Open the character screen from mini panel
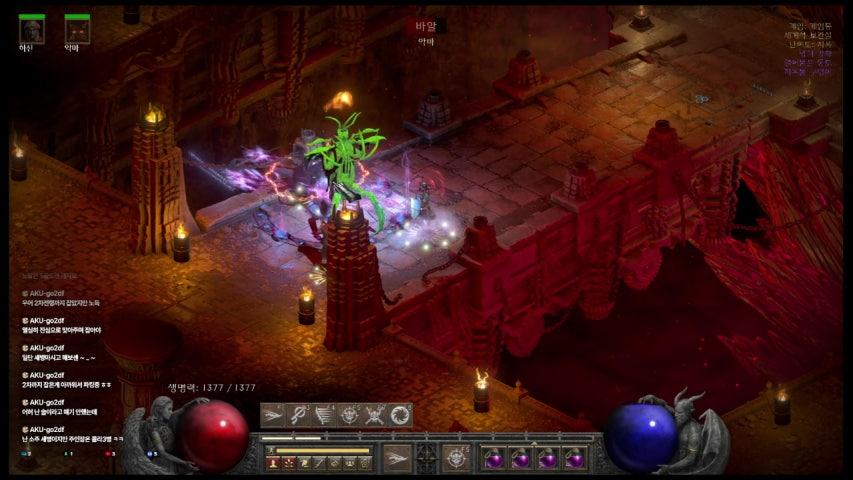853x480 pixels. point(273,462)
